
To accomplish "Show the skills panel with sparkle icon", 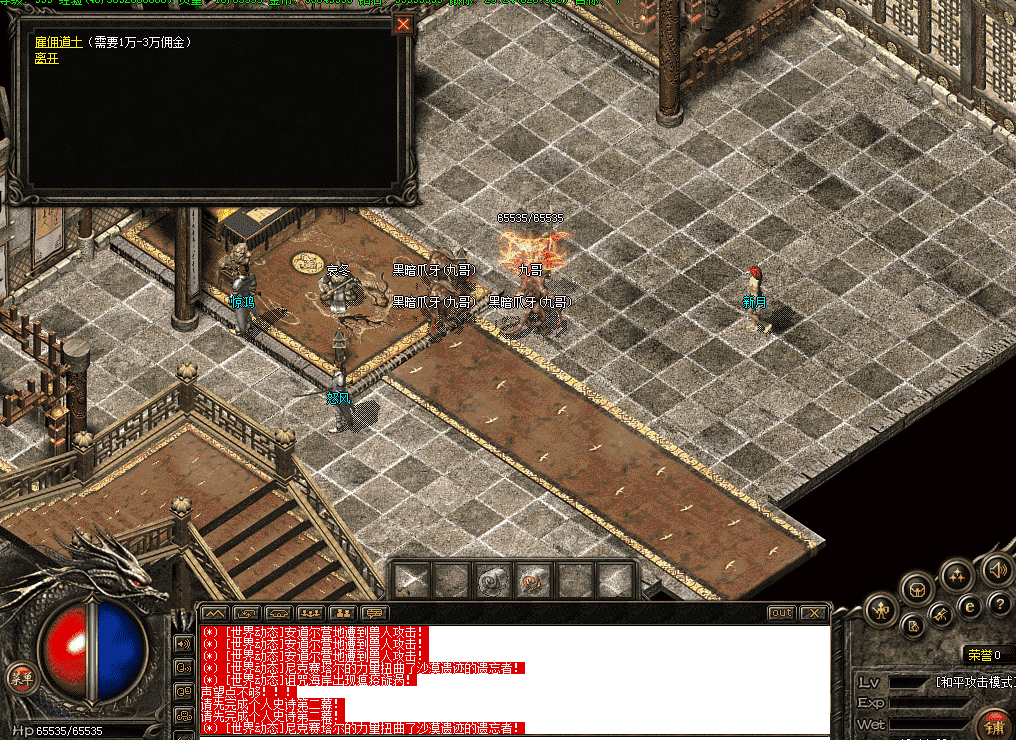I will pos(957,574).
